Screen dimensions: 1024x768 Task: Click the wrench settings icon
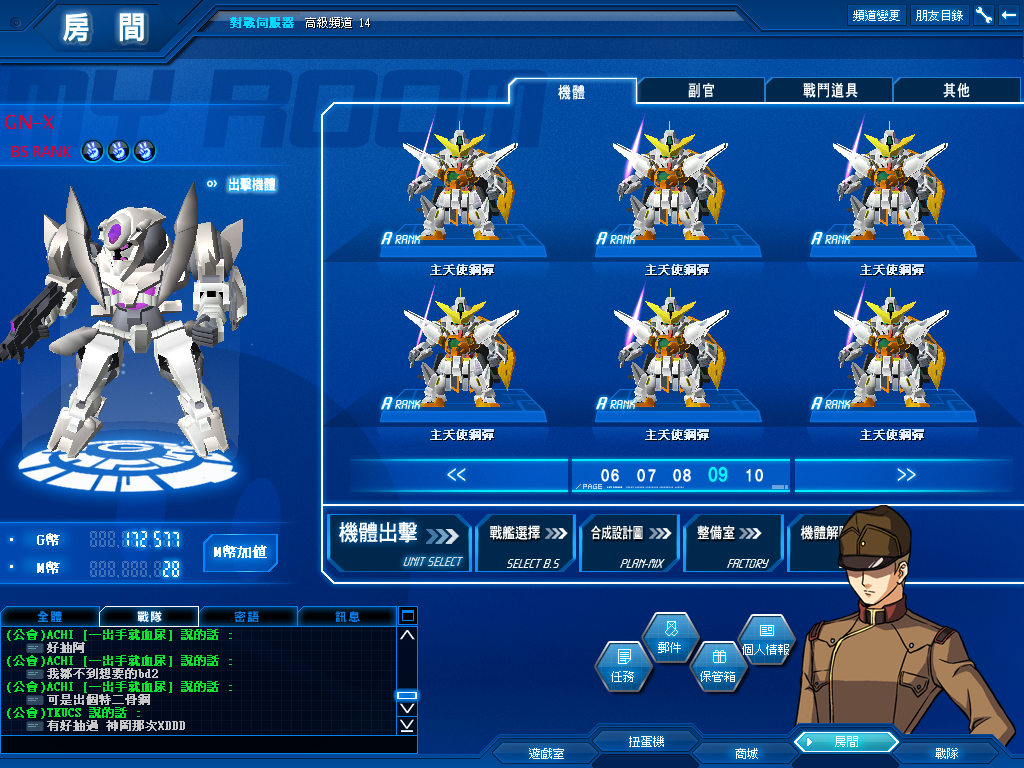pyautogui.click(x=983, y=15)
